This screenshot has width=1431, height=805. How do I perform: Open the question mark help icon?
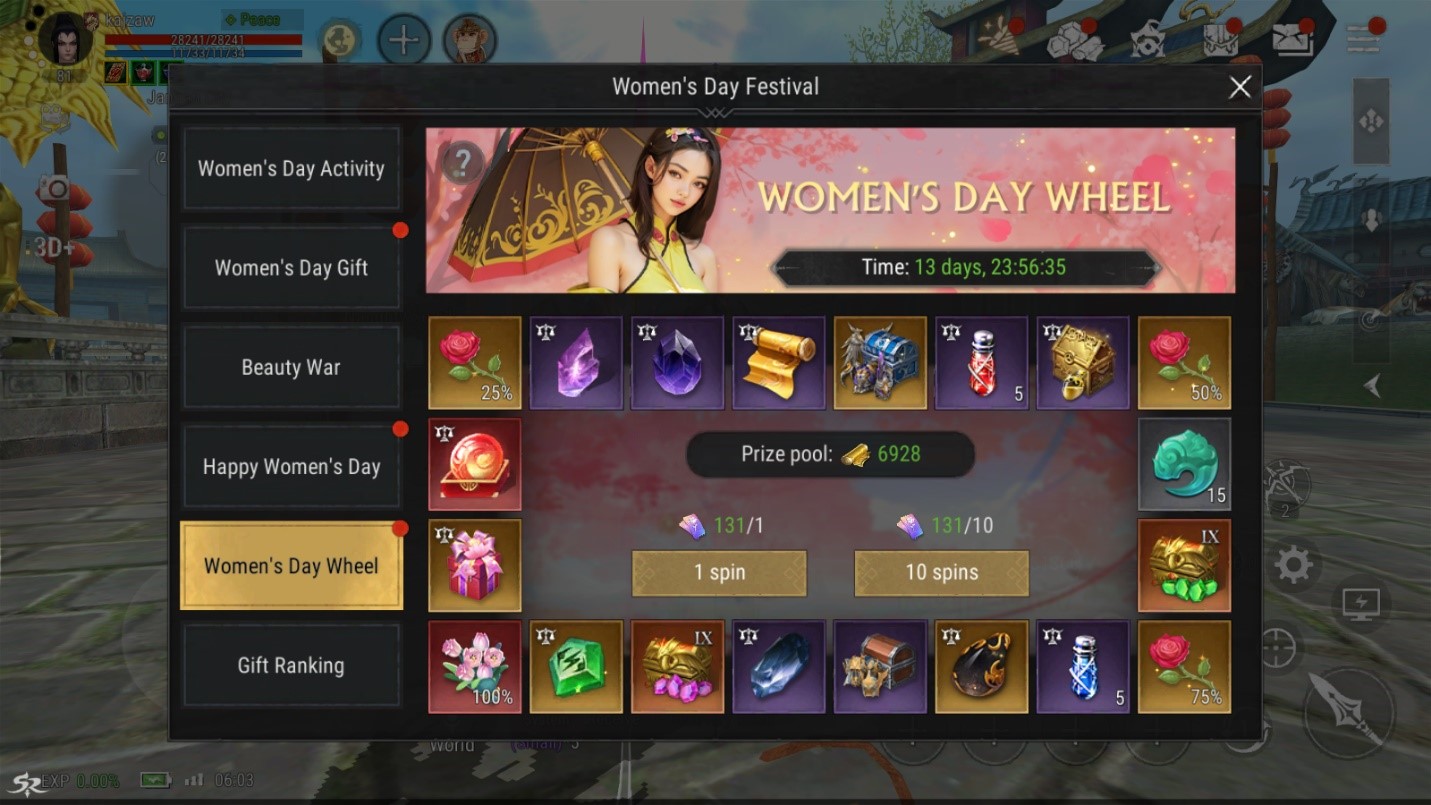point(463,161)
